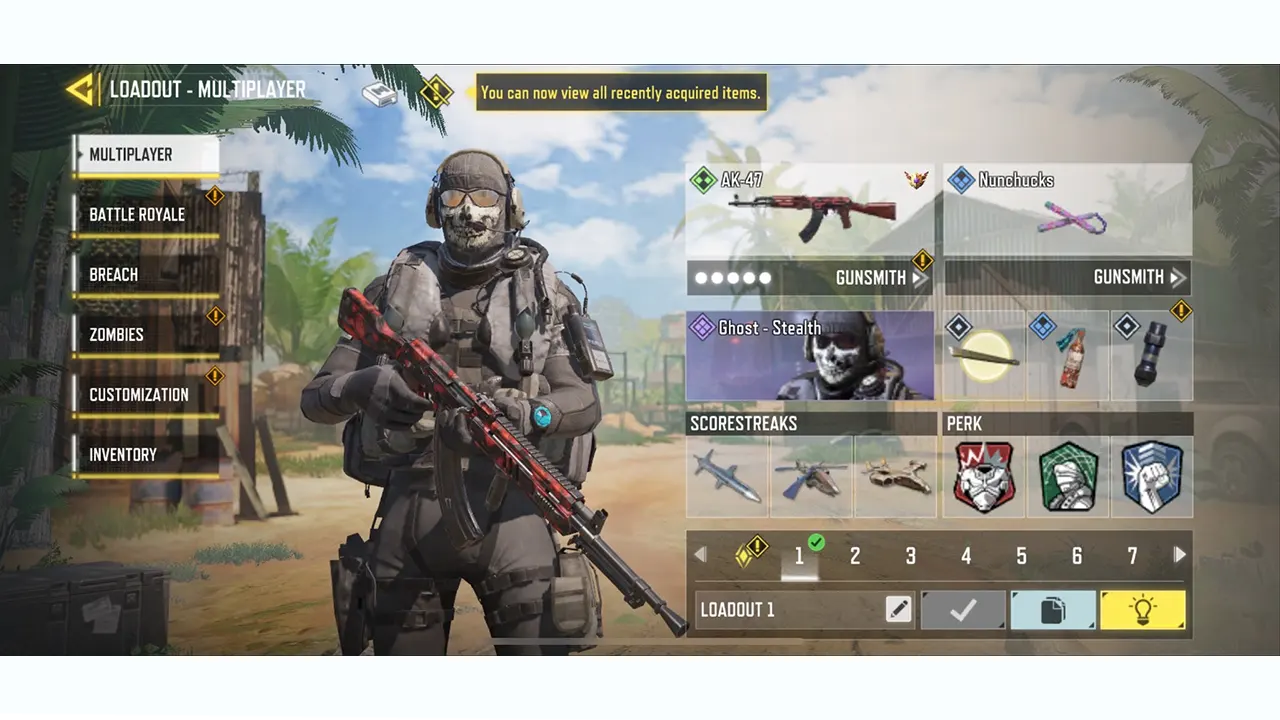Viewport: 1280px width, 720px height.
Task: Switch to the Battle Royale tab
Action: (x=136, y=214)
